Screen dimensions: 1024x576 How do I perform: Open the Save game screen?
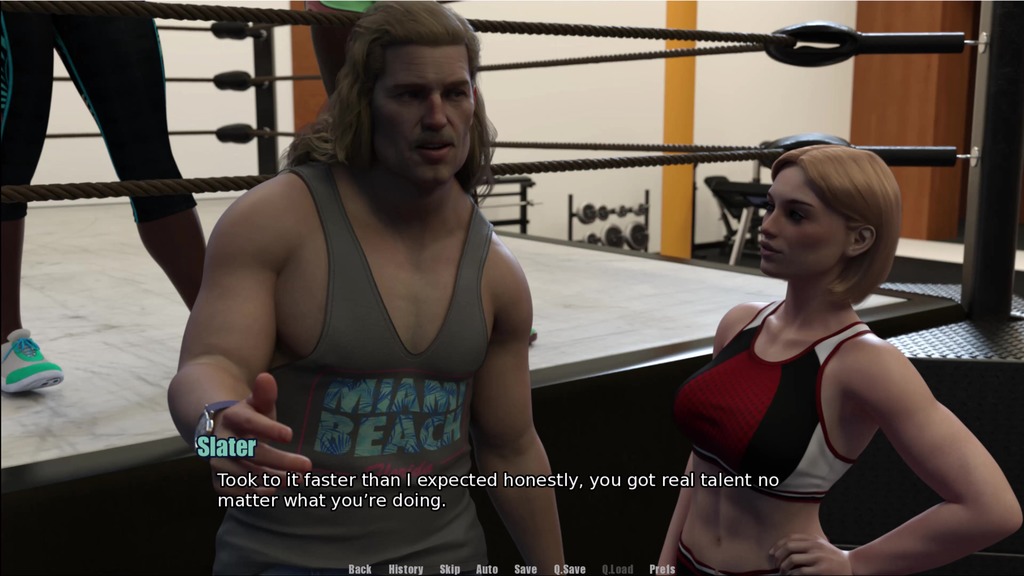(526, 569)
